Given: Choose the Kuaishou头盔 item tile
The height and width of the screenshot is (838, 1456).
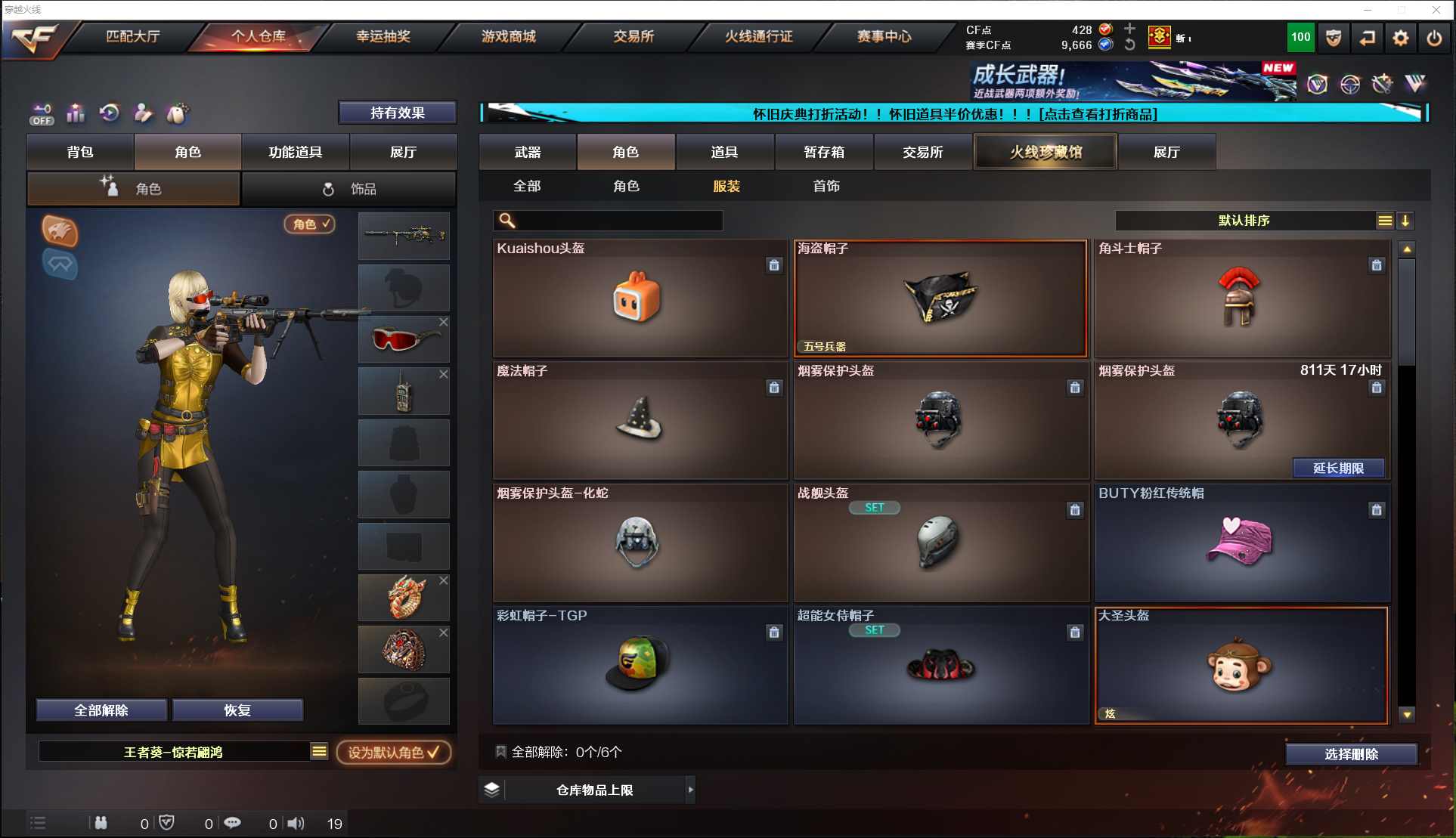Looking at the screenshot, I should coord(639,298).
